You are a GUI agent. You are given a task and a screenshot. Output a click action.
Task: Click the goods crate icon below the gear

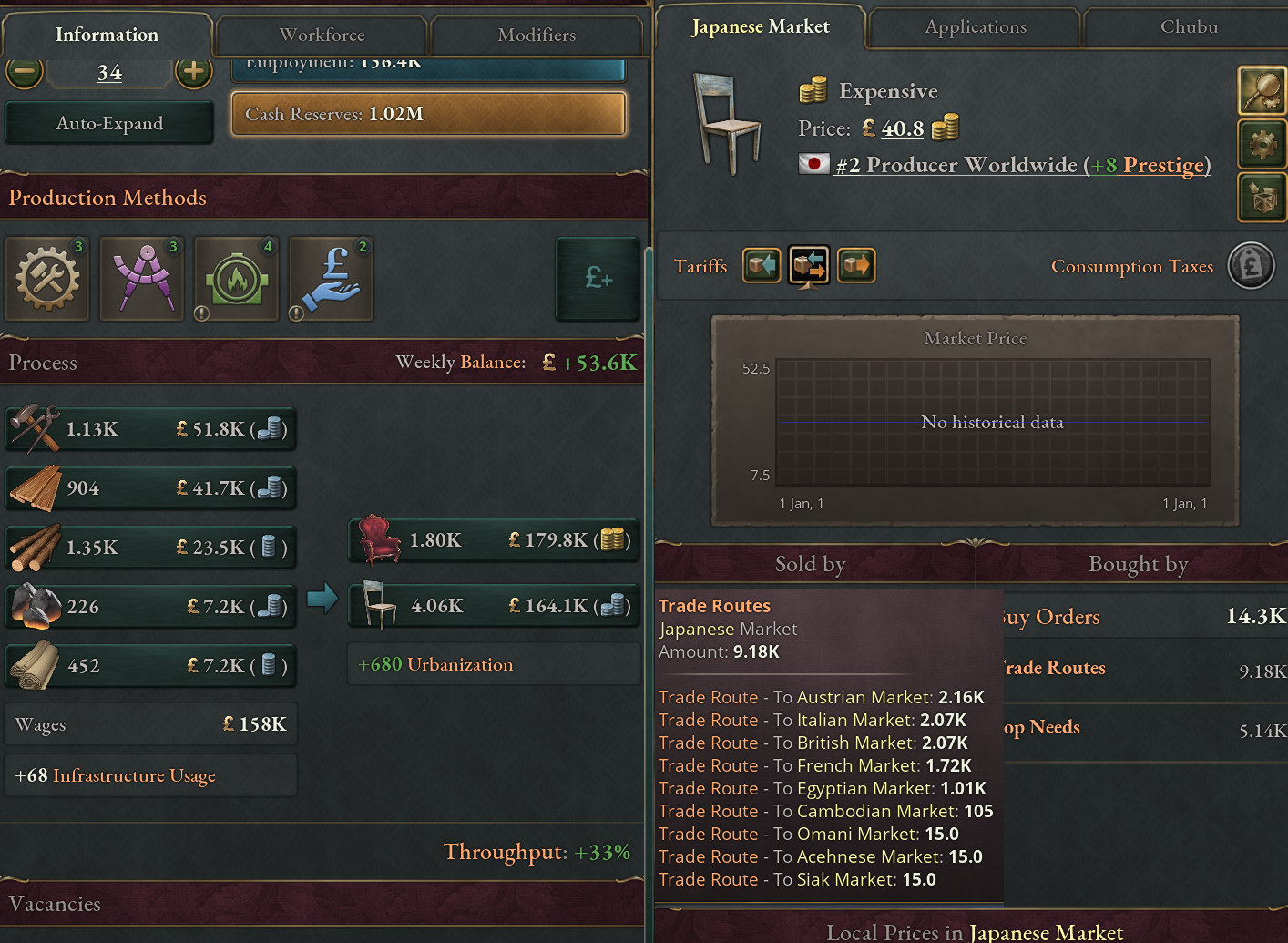[1262, 198]
